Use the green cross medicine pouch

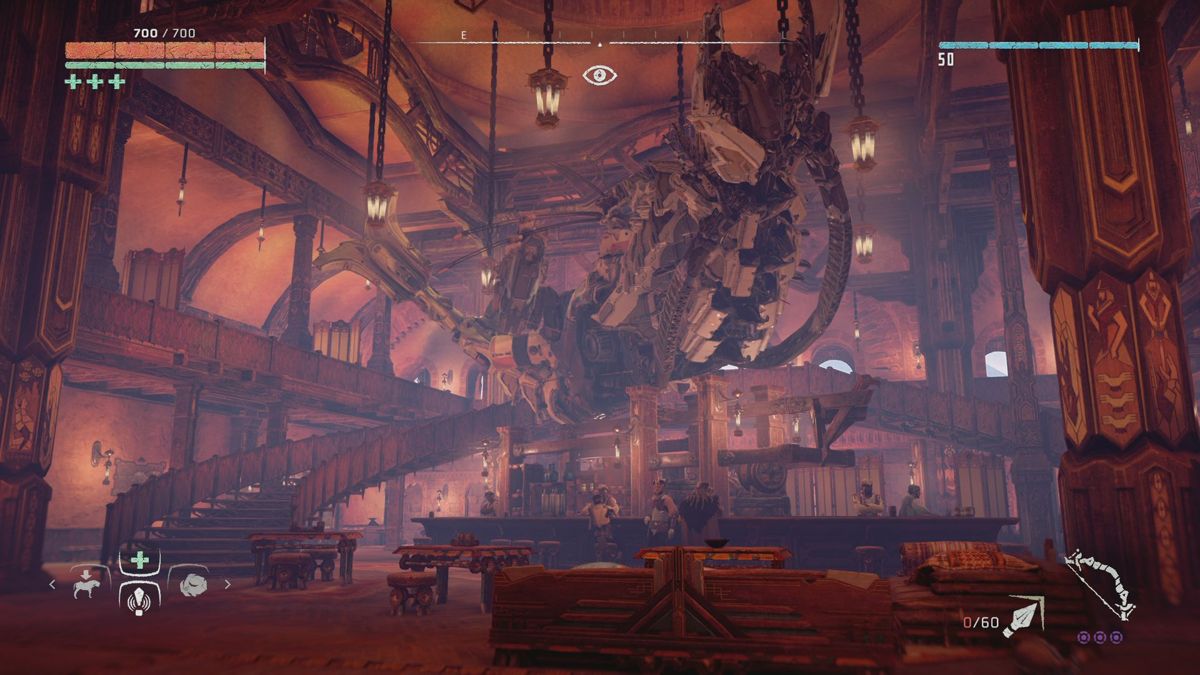point(140,560)
